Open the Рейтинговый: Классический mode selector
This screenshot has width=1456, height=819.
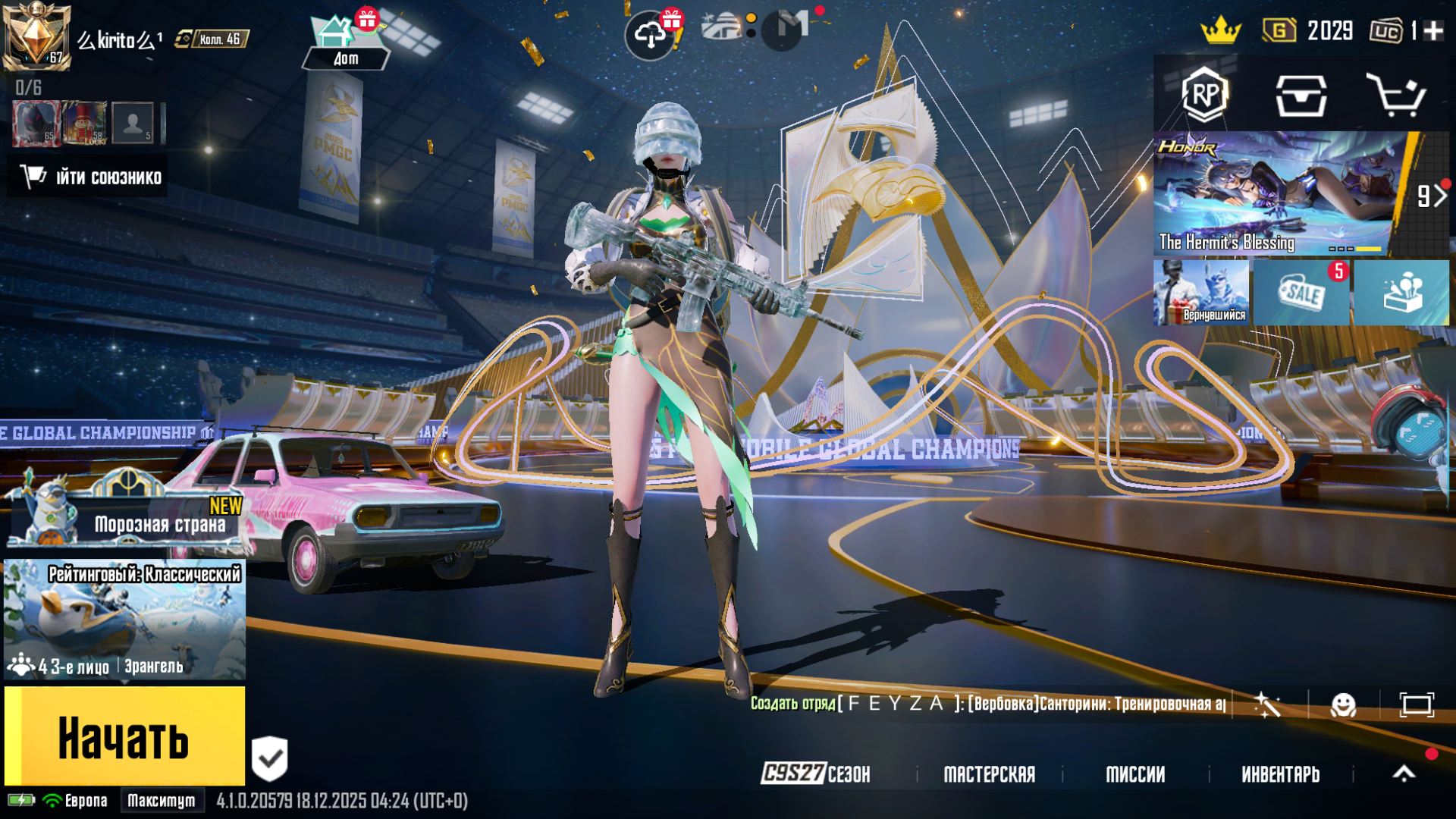125,620
